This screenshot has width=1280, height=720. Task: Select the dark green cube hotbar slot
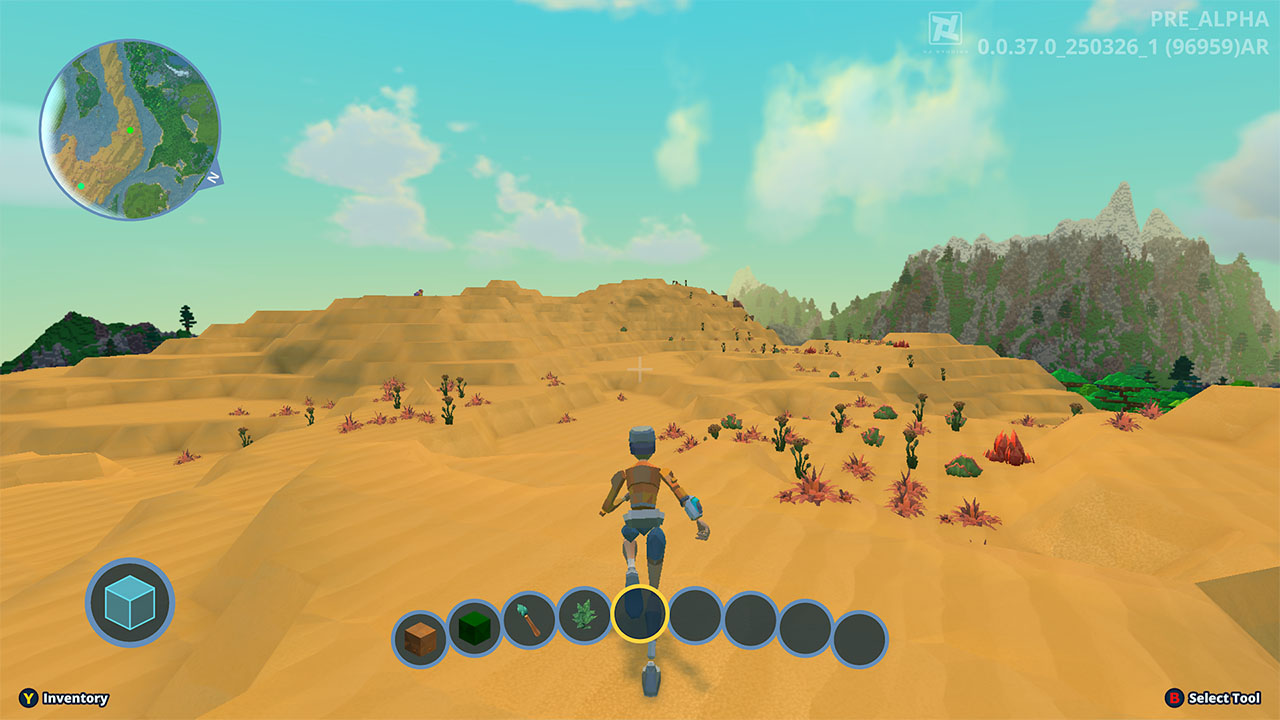pyautogui.click(x=474, y=628)
